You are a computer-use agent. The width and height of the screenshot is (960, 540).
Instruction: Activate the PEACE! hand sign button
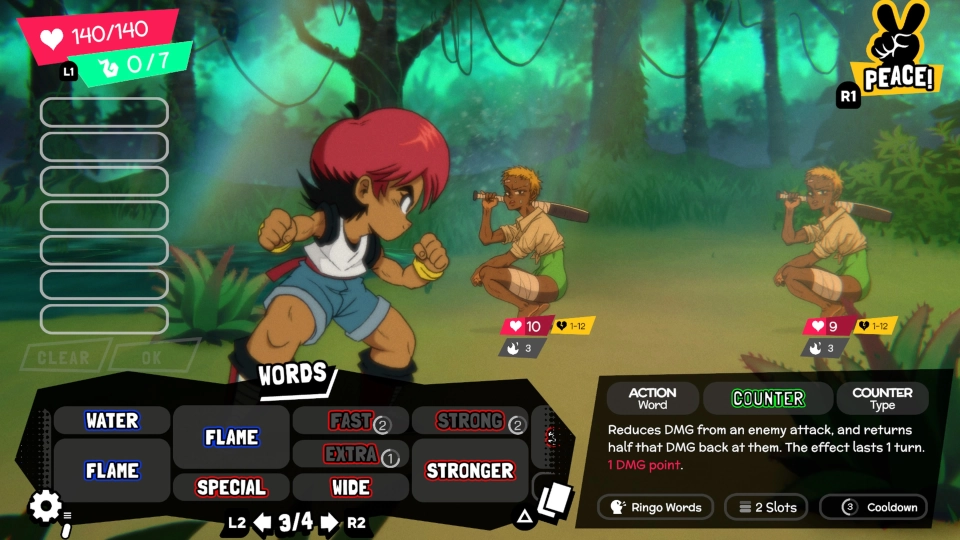click(897, 50)
